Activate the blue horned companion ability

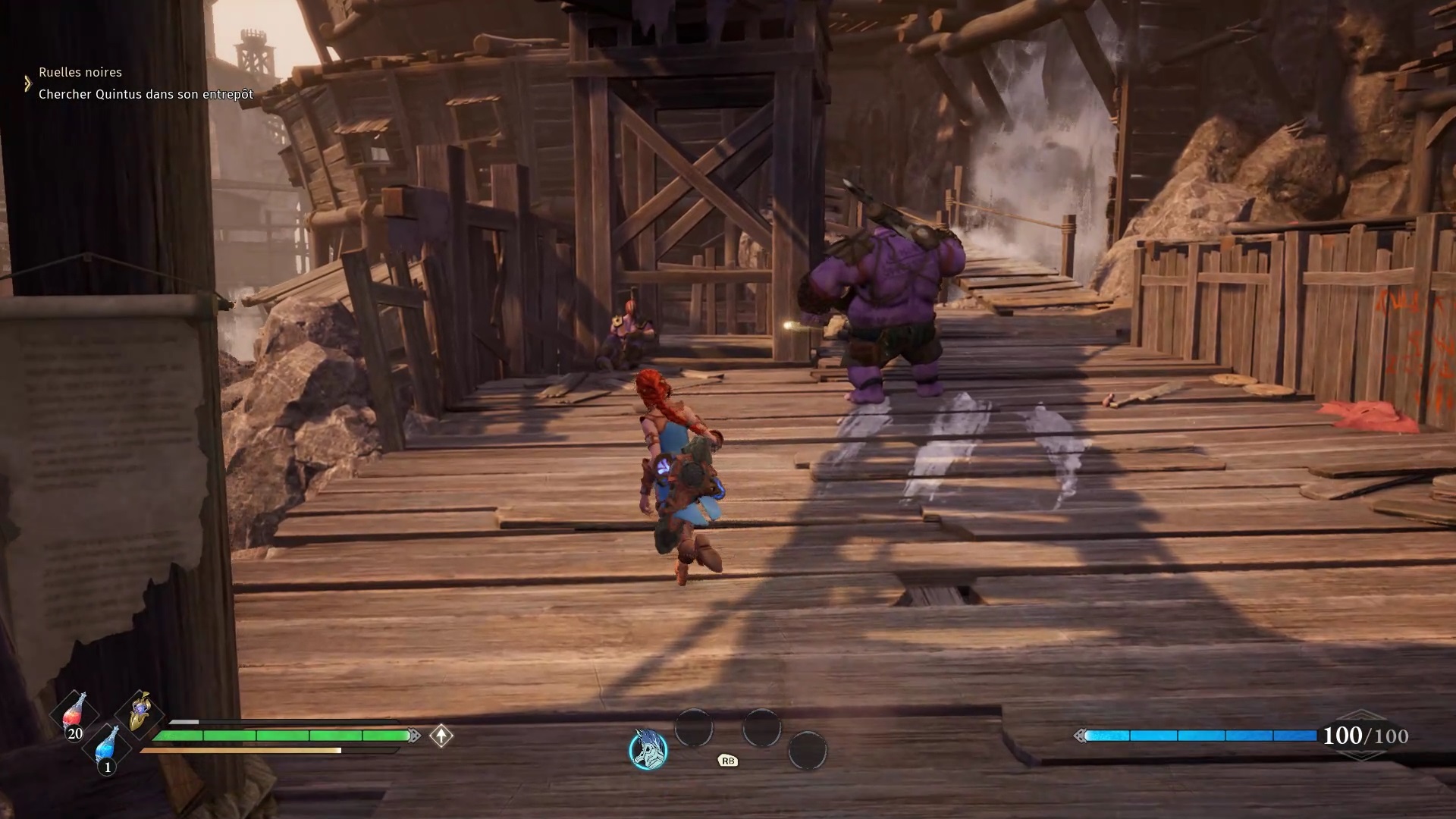(x=648, y=749)
